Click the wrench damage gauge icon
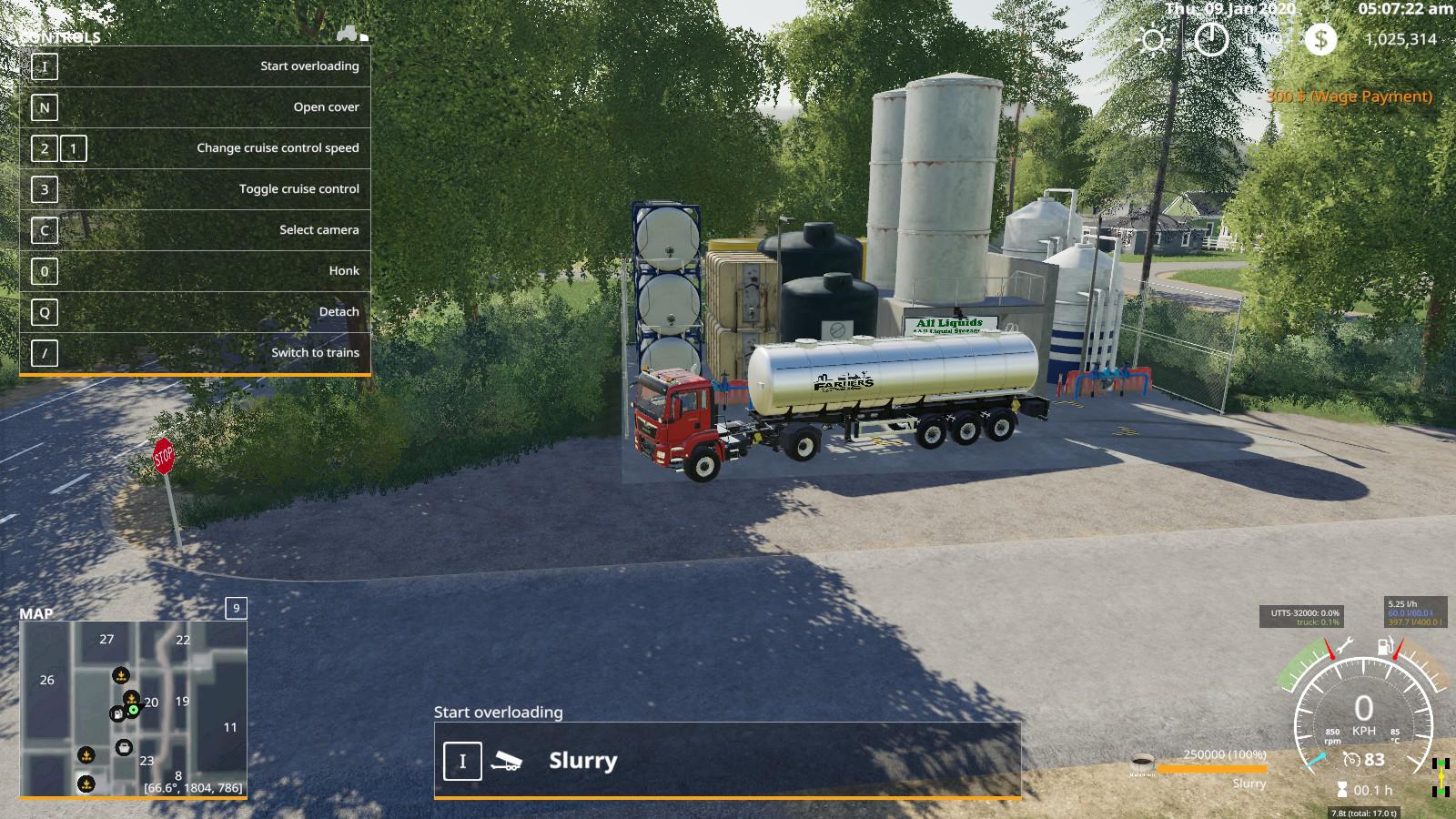Image resolution: width=1456 pixels, height=819 pixels. (x=1345, y=647)
